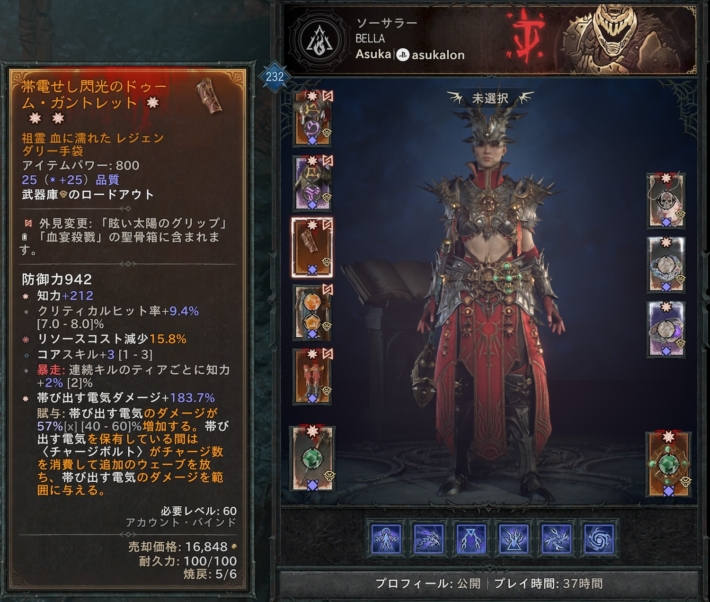The width and height of the screenshot is (710, 602).
Task: Choose the spiral vortex skill icon
Action: pos(600,538)
